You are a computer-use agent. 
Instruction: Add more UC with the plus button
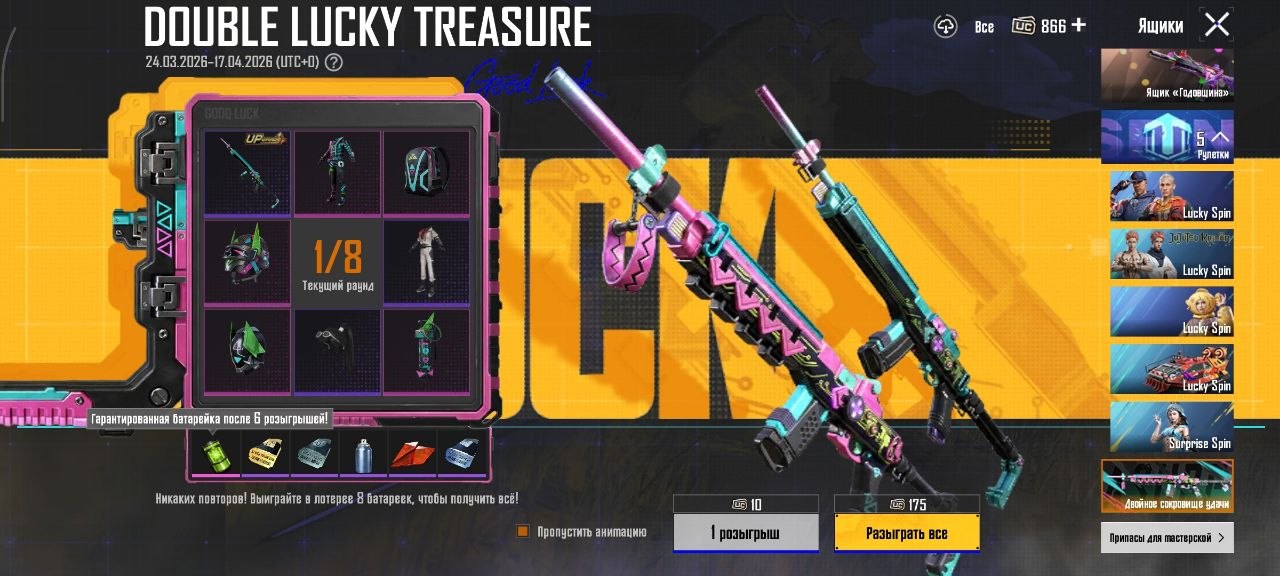pos(1078,25)
